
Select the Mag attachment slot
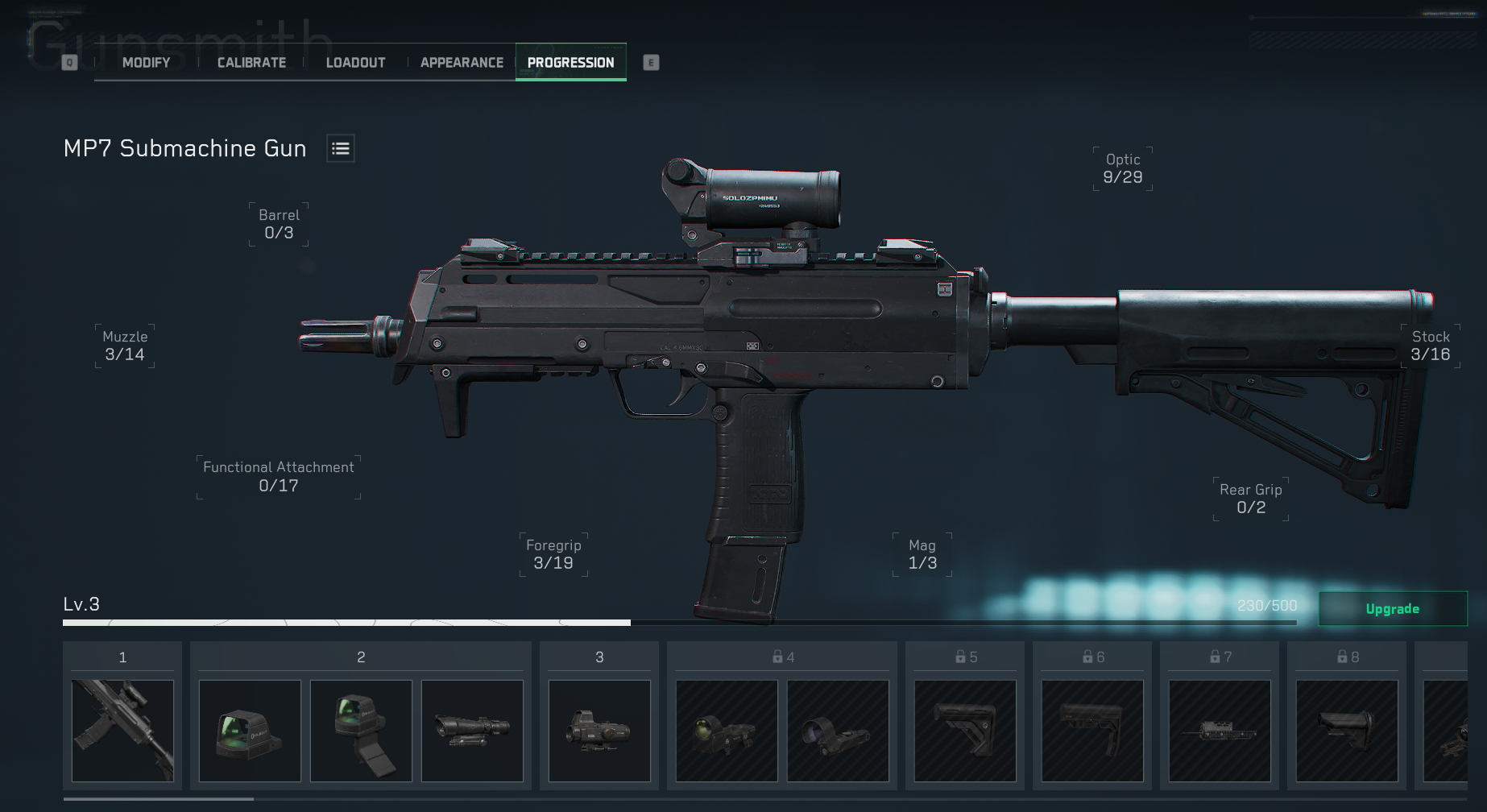click(x=922, y=554)
